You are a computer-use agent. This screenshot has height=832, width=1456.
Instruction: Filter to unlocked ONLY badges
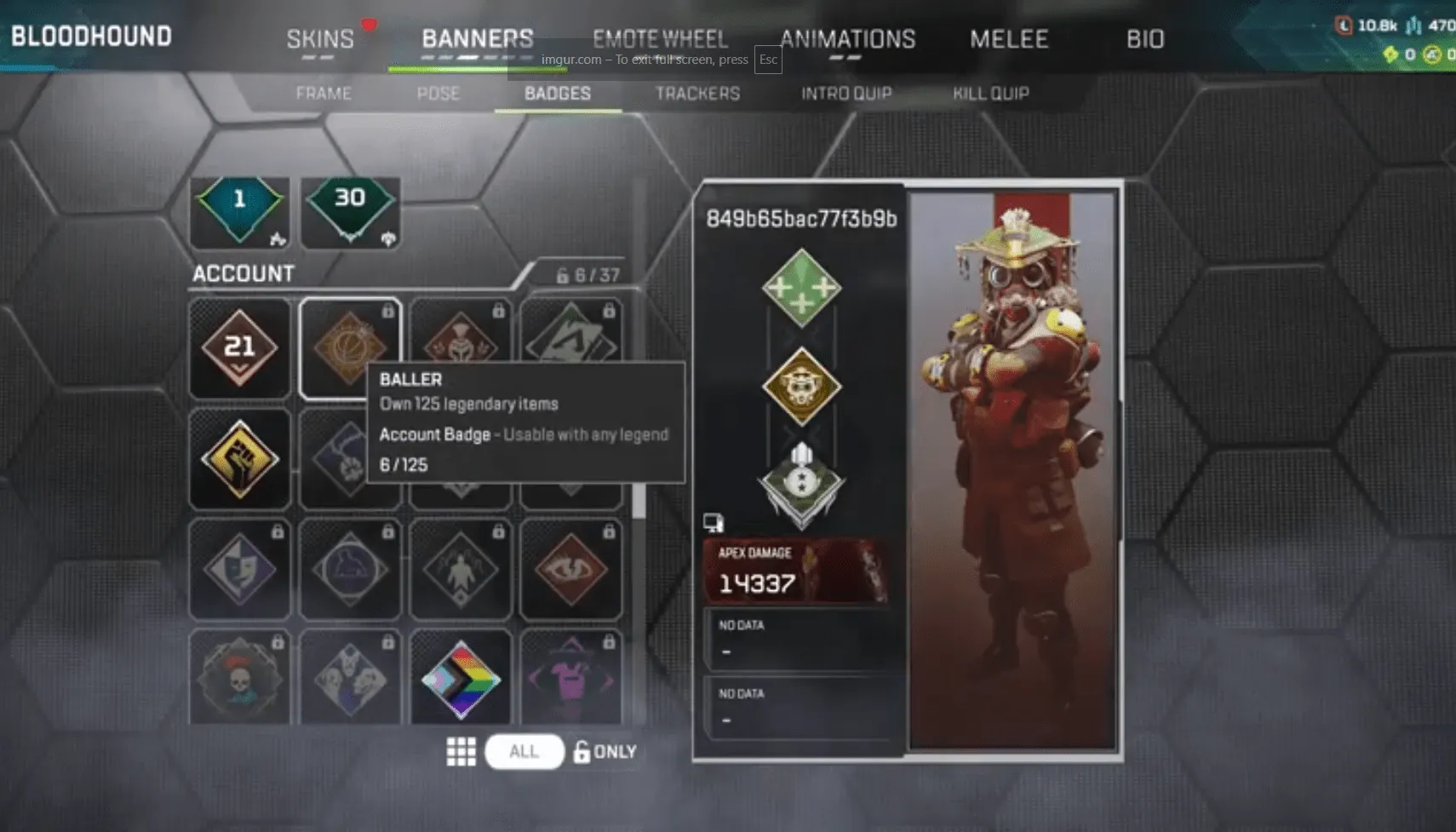[605, 752]
